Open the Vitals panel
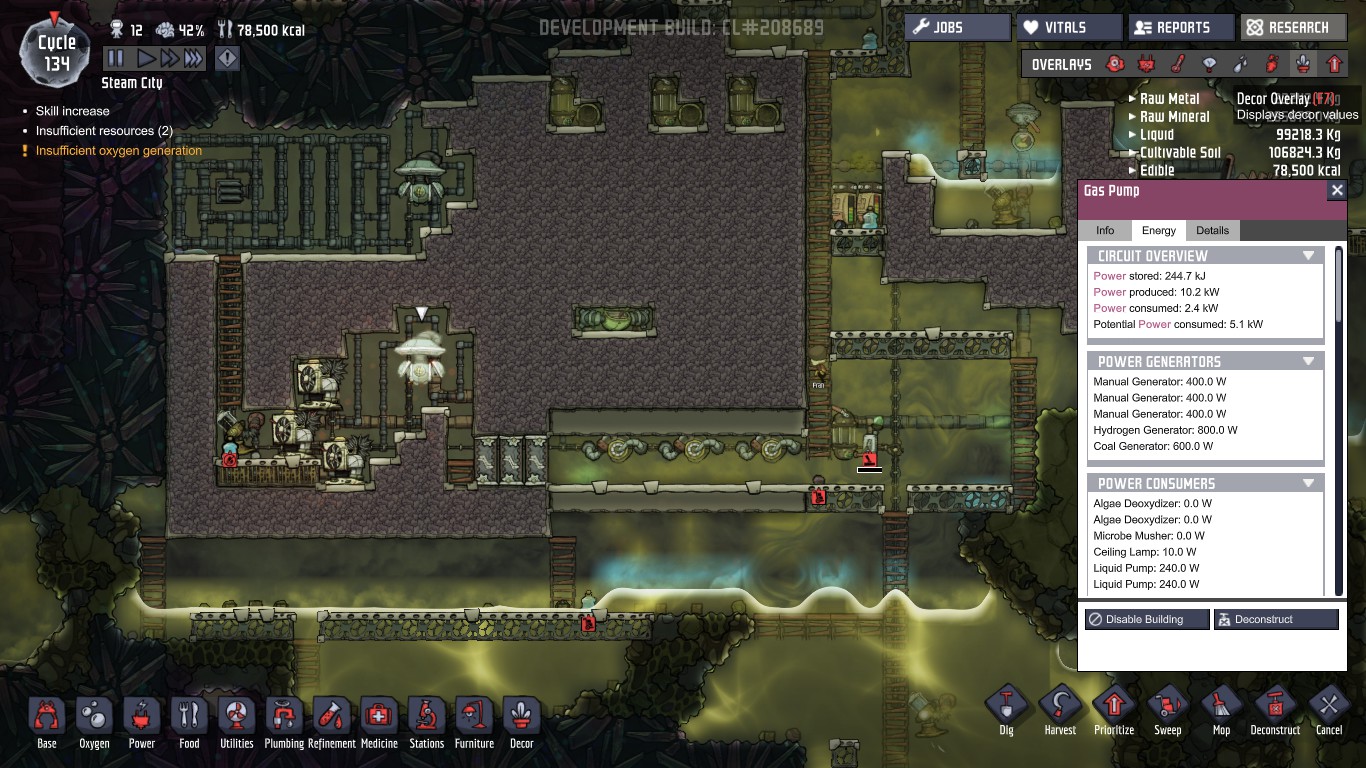 click(1068, 28)
